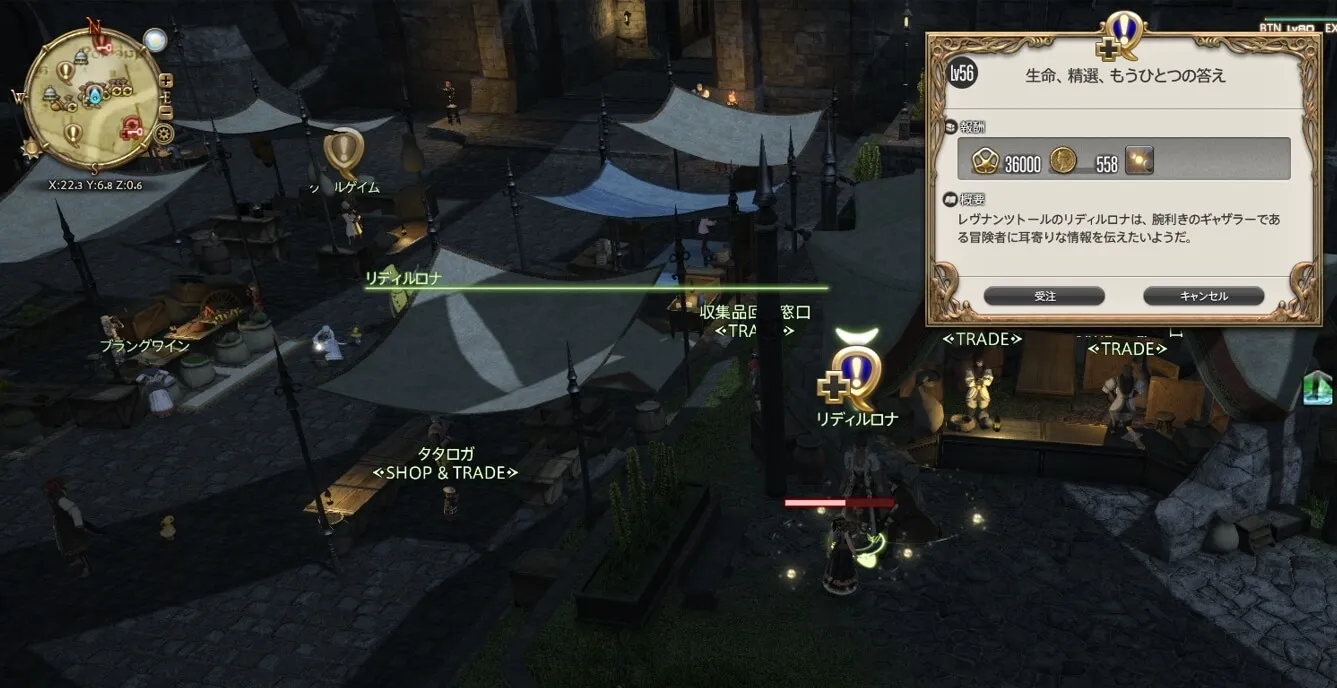Cancel the quest offer with キャンセル
Screen dimensions: 1337x688
1203,296
